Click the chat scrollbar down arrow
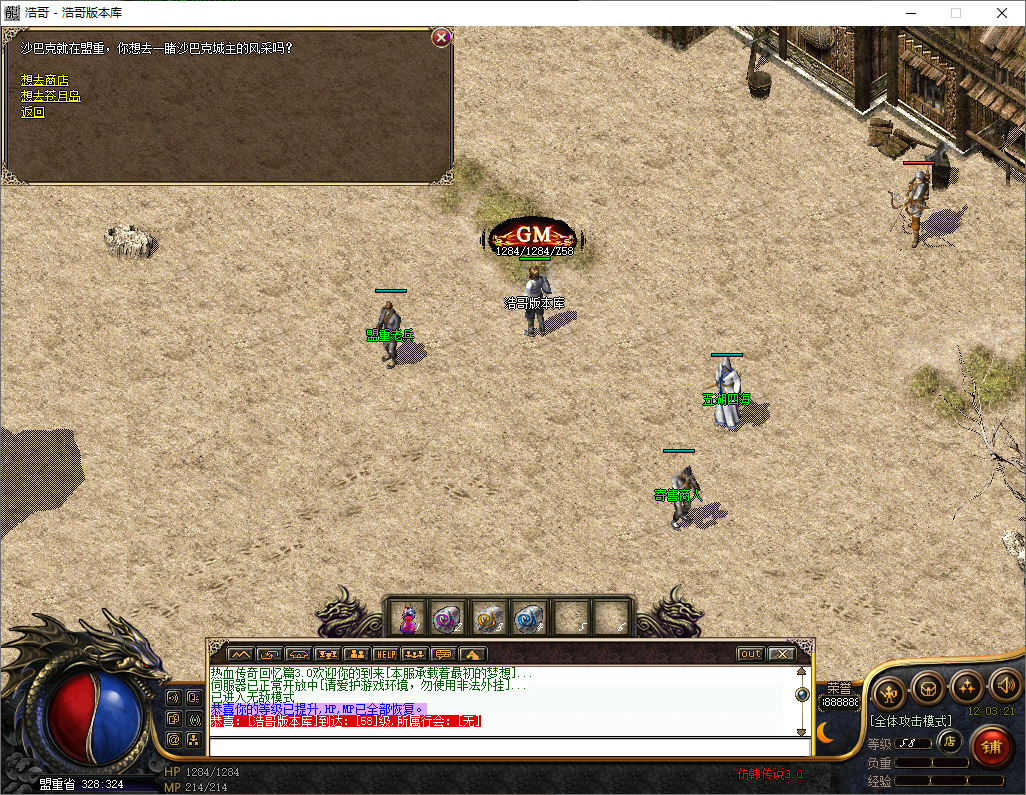 tap(802, 730)
